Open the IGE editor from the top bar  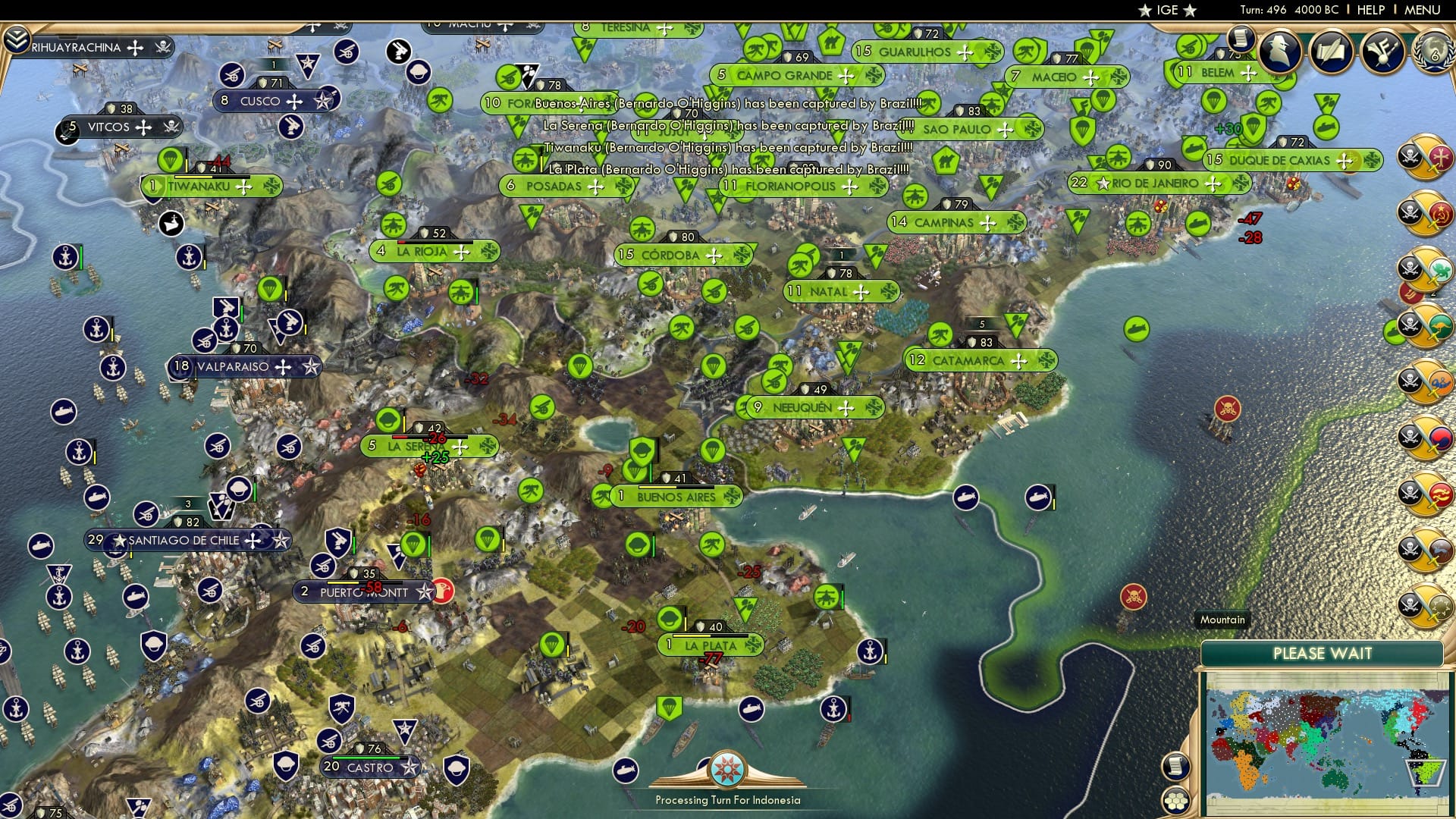(x=1166, y=11)
